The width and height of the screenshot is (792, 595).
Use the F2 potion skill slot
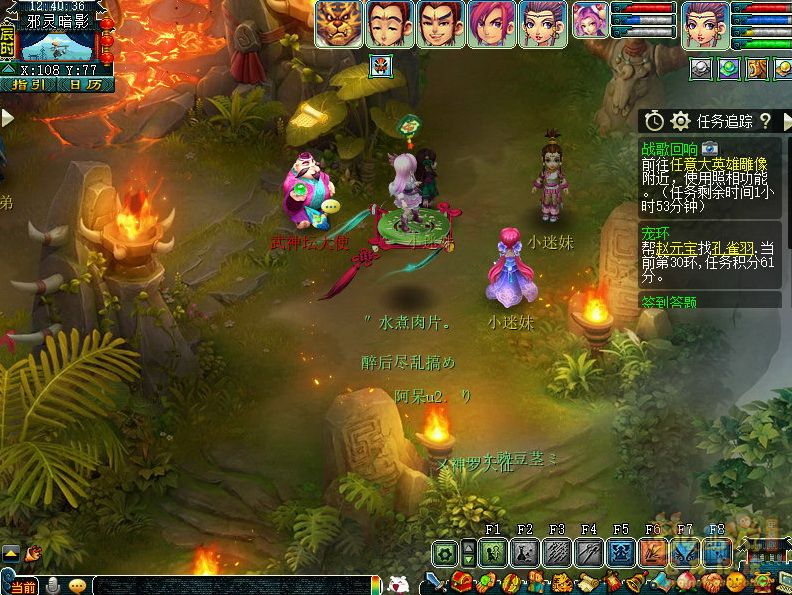point(525,553)
